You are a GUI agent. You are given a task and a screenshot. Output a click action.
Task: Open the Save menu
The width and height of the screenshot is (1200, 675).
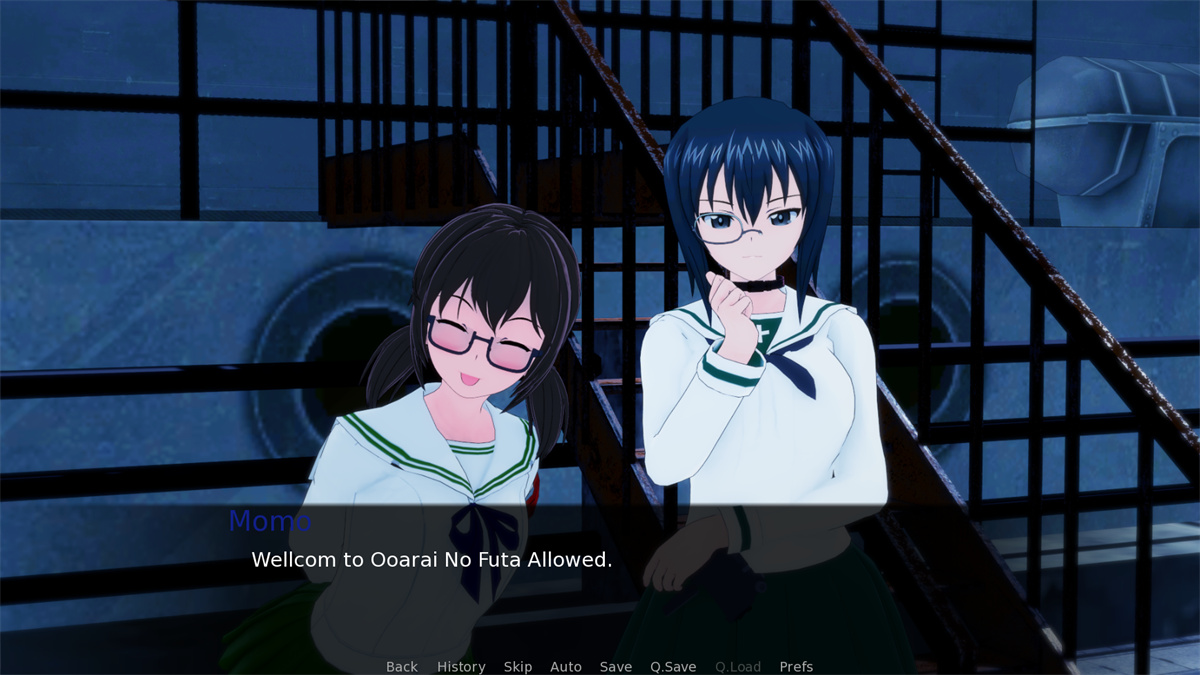616,667
